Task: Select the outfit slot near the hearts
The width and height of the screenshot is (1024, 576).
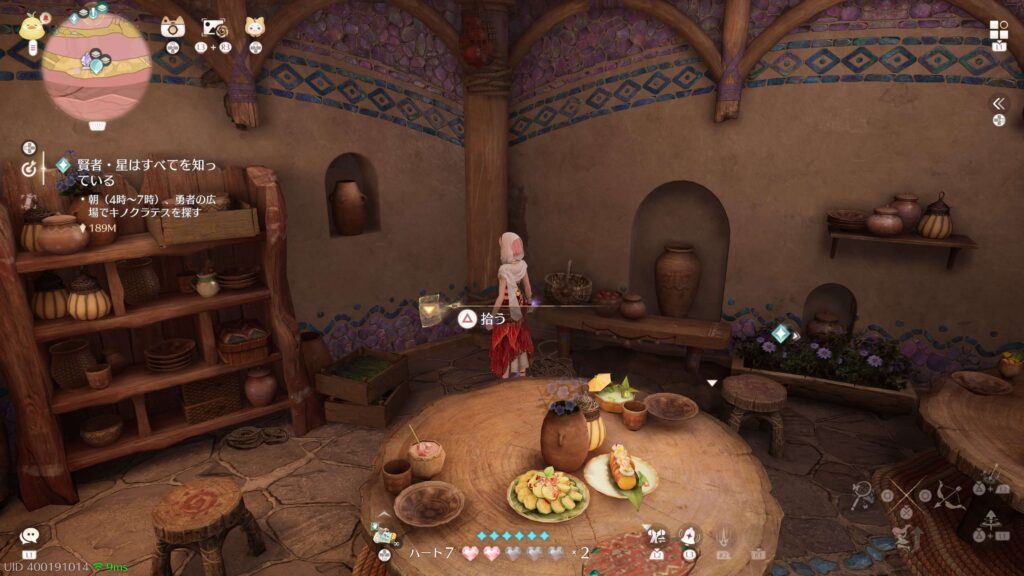Action: (x=383, y=538)
